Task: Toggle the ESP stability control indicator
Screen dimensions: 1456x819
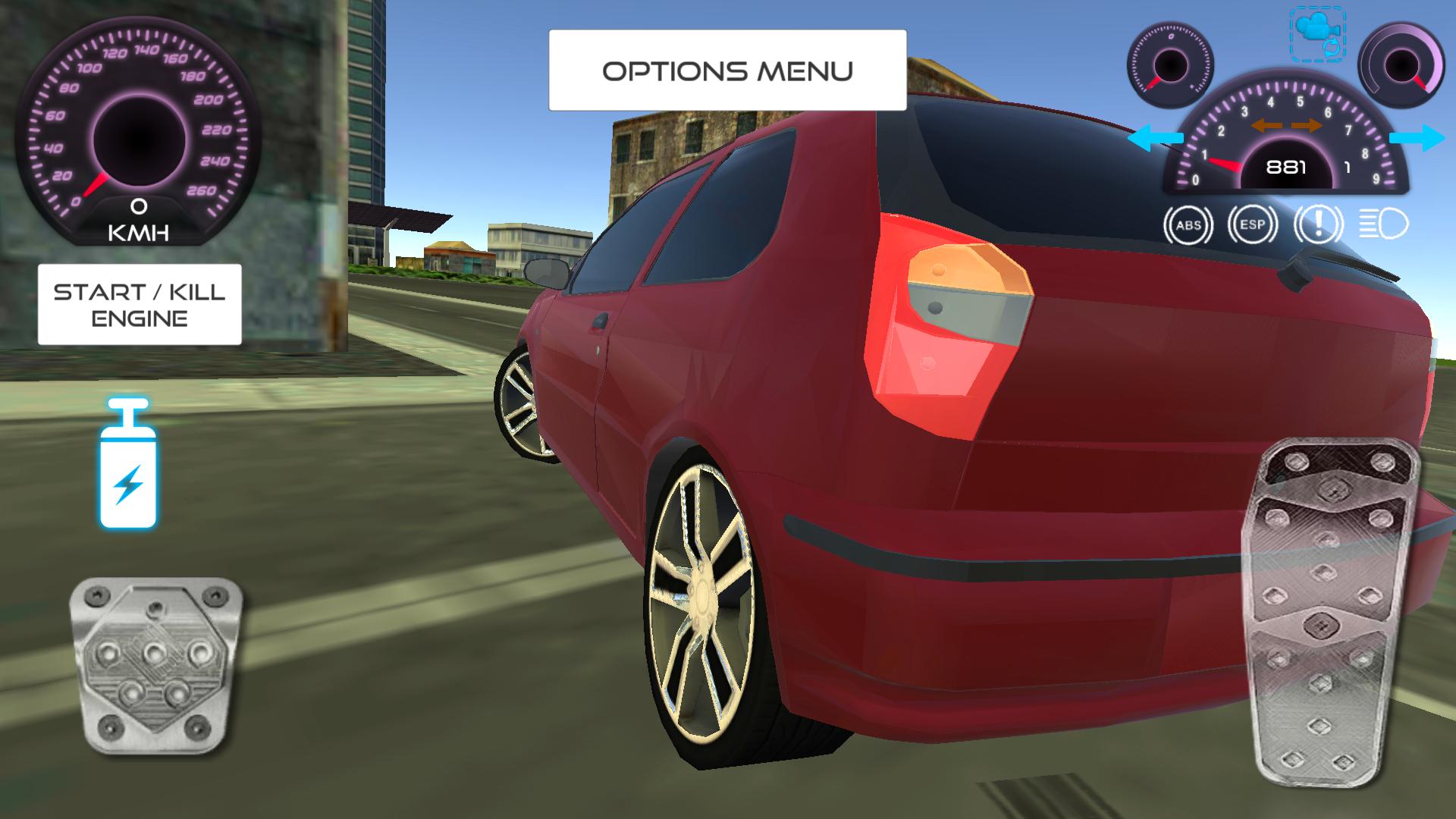Action: click(x=1251, y=224)
